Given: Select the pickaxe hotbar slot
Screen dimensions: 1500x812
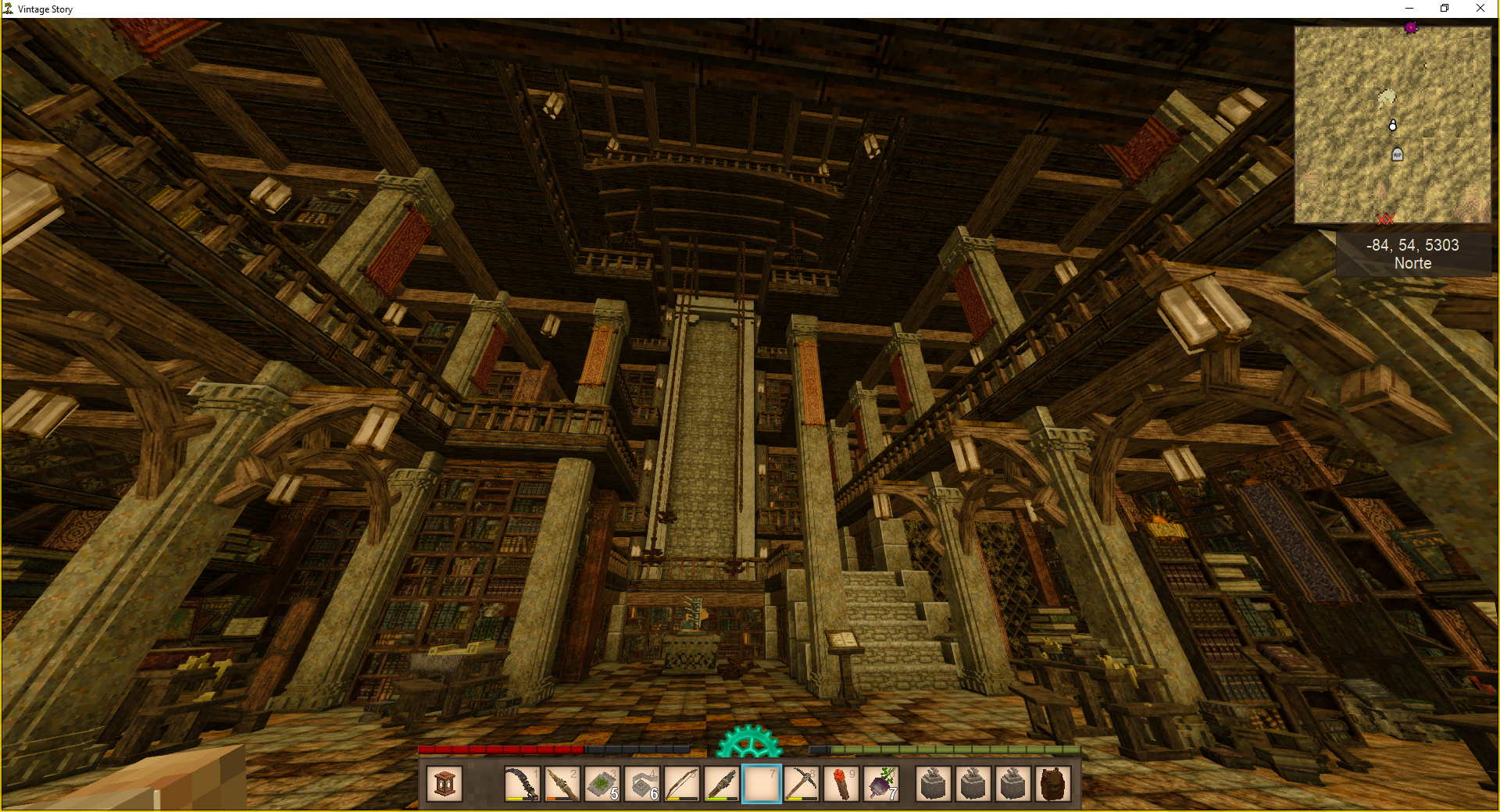Looking at the screenshot, I should click(802, 784).
